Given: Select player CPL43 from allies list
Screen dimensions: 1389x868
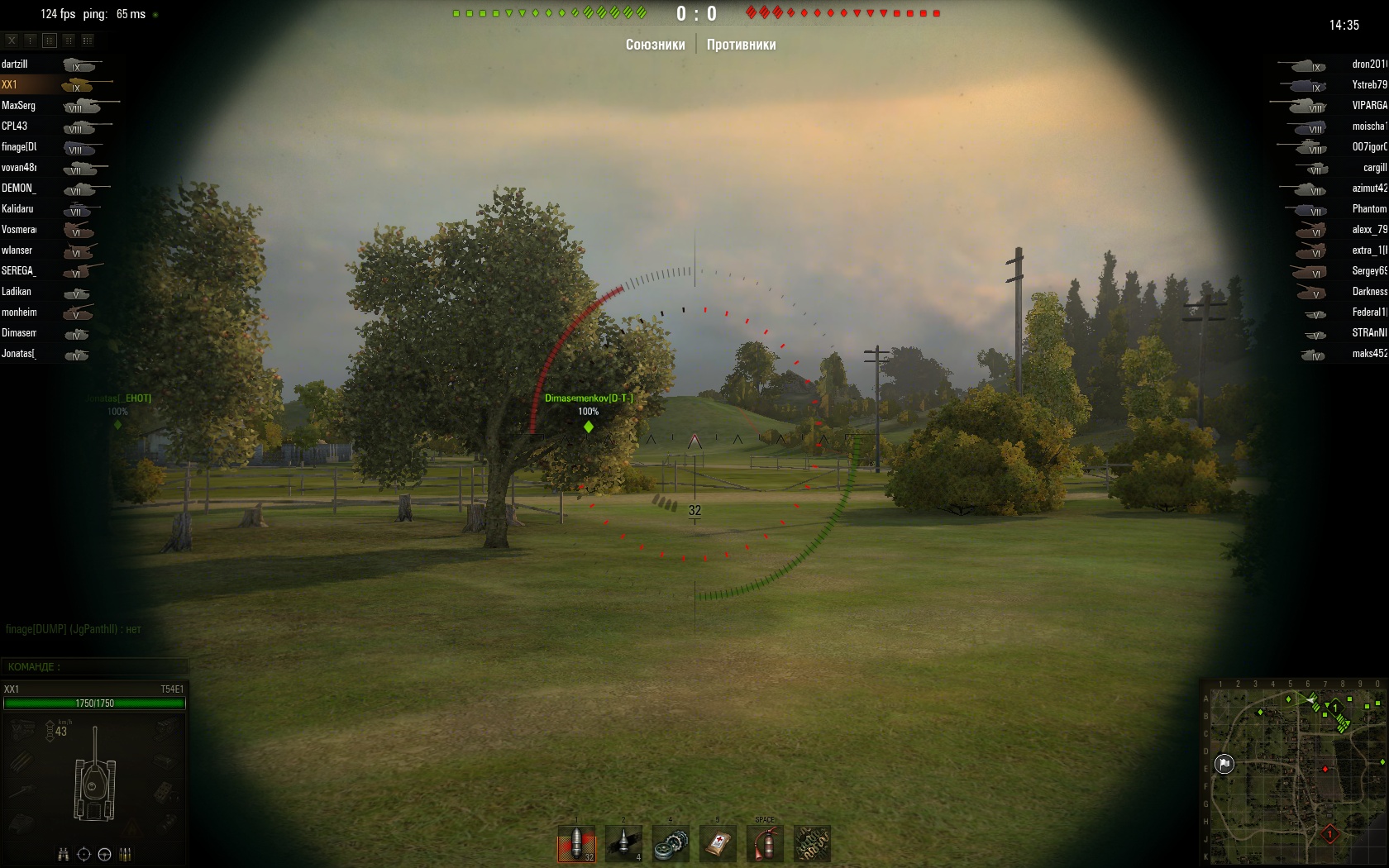Looking at the screenshot, I should click(15, 126).
